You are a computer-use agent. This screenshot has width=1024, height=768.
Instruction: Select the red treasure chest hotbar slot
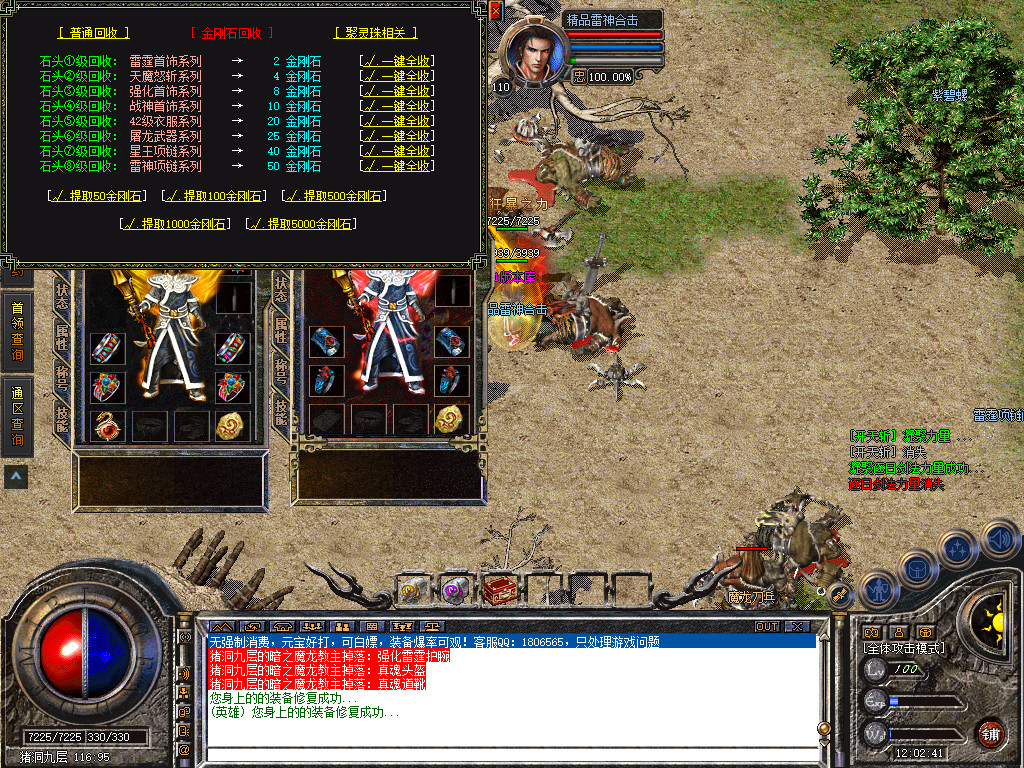[498, 590]
